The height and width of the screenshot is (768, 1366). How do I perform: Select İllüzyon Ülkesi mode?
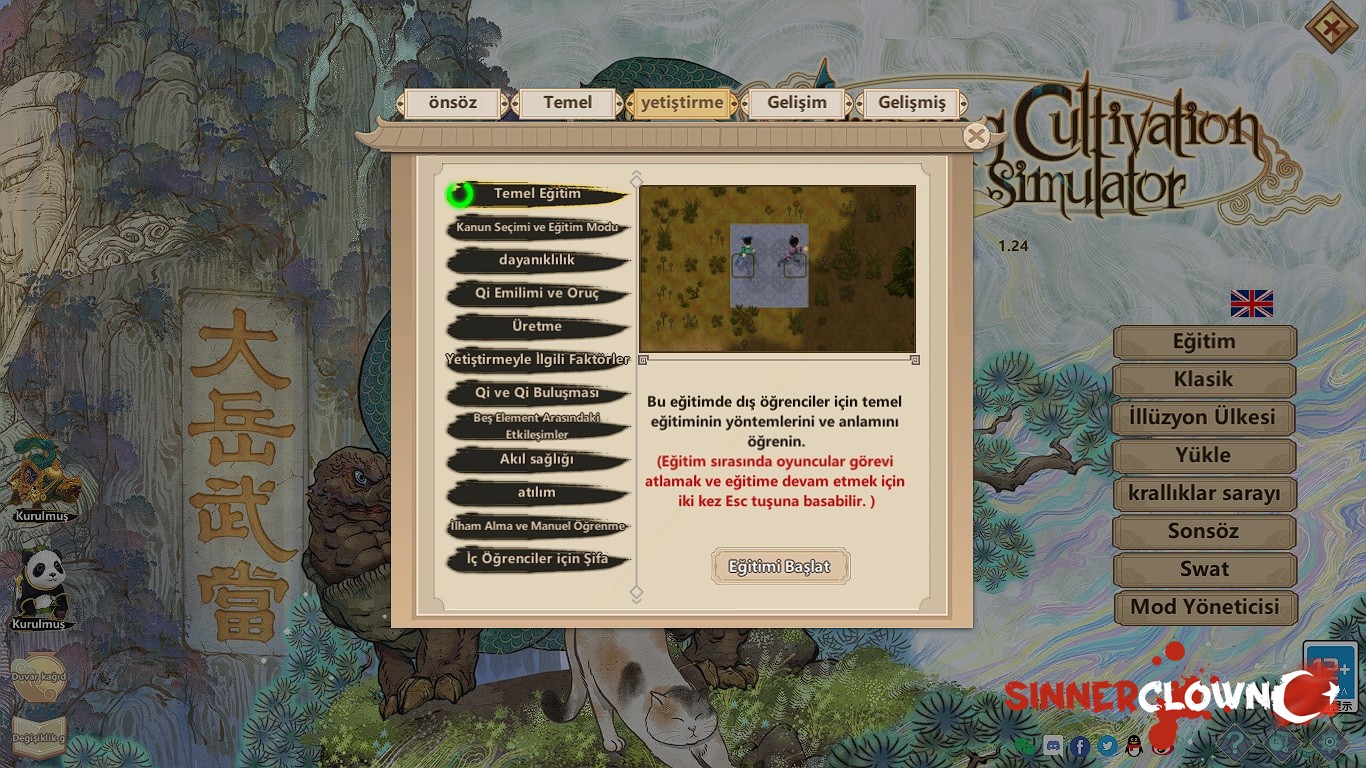1204,418
